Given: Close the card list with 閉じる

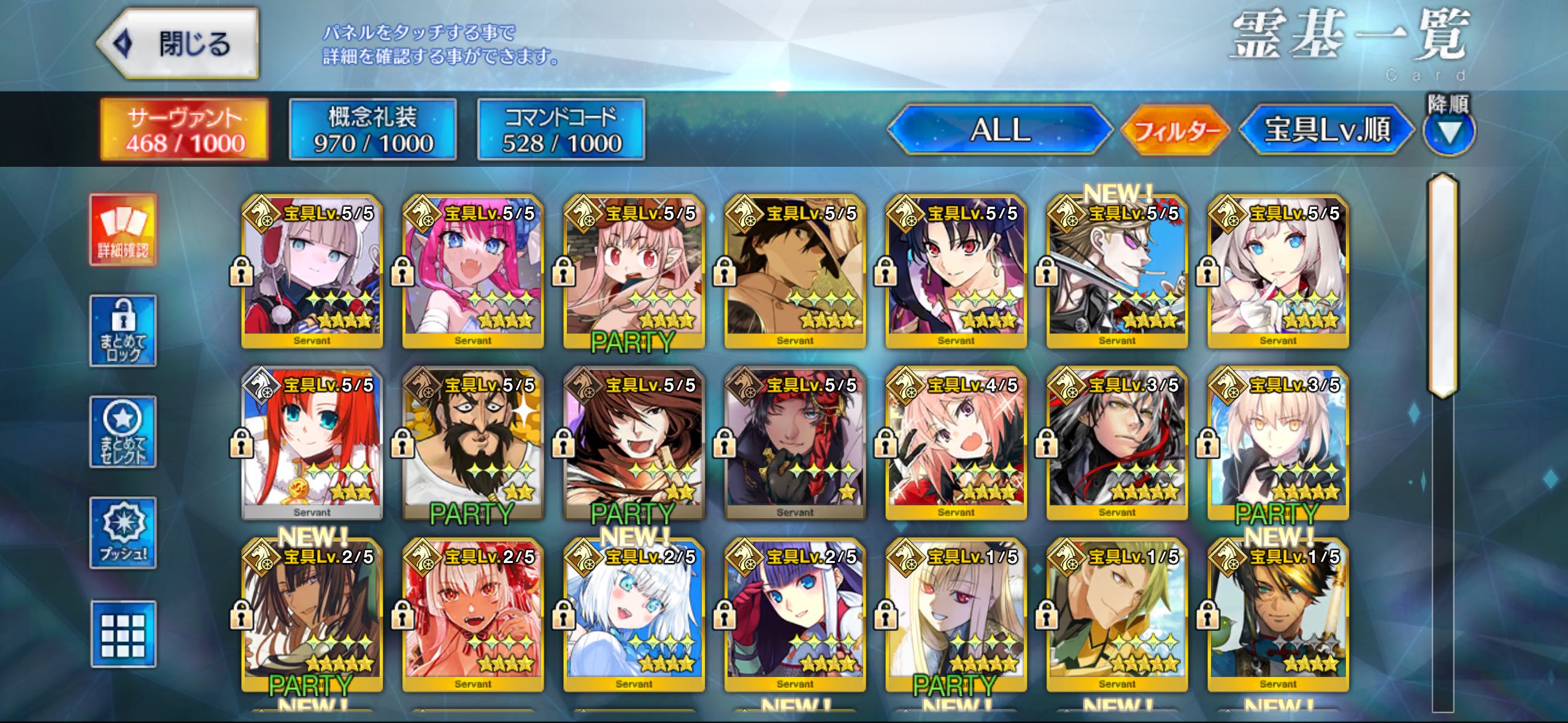Looking at the screenshot, I should [x=178, y=44].
